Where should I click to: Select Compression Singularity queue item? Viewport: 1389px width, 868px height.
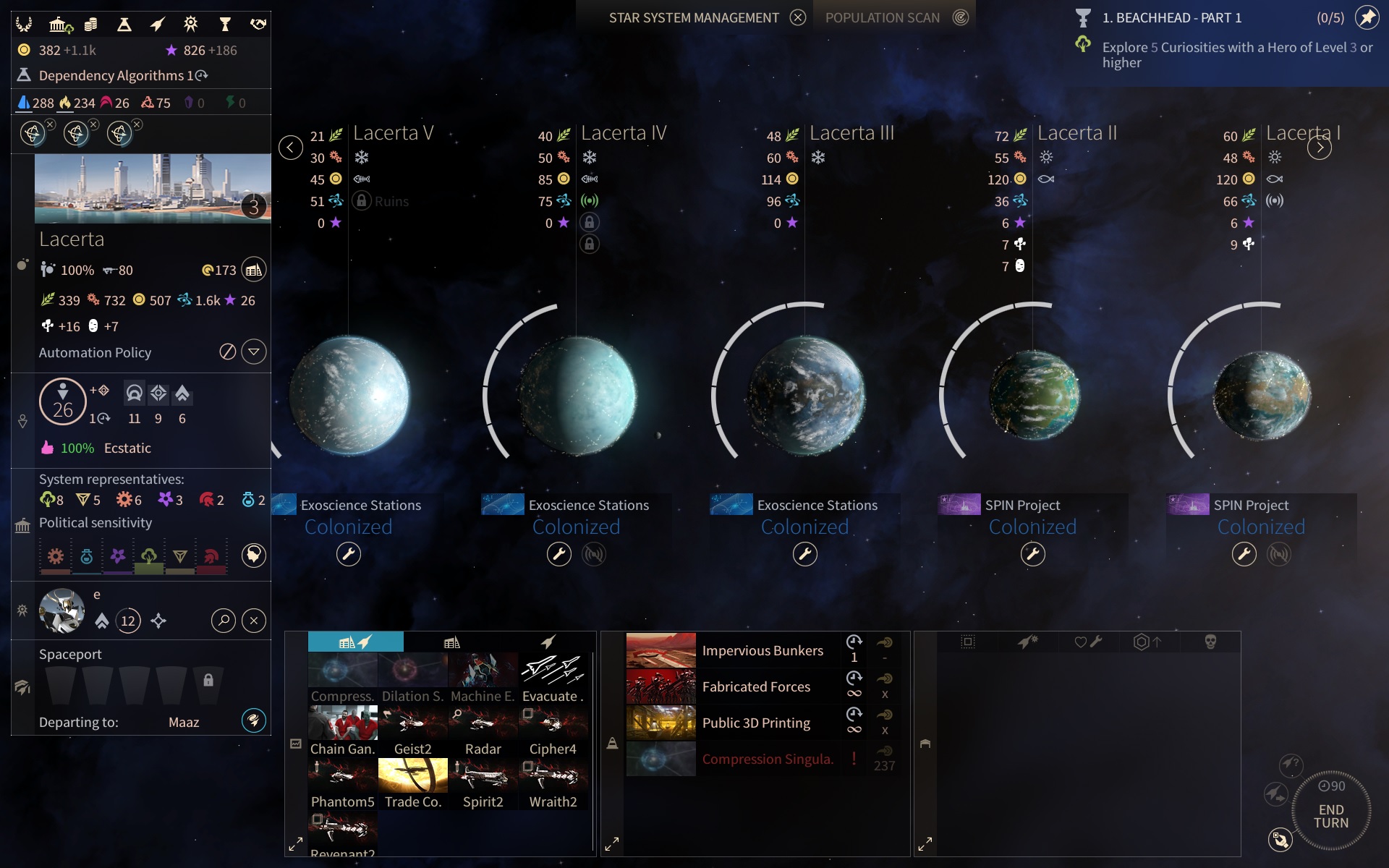767,759
